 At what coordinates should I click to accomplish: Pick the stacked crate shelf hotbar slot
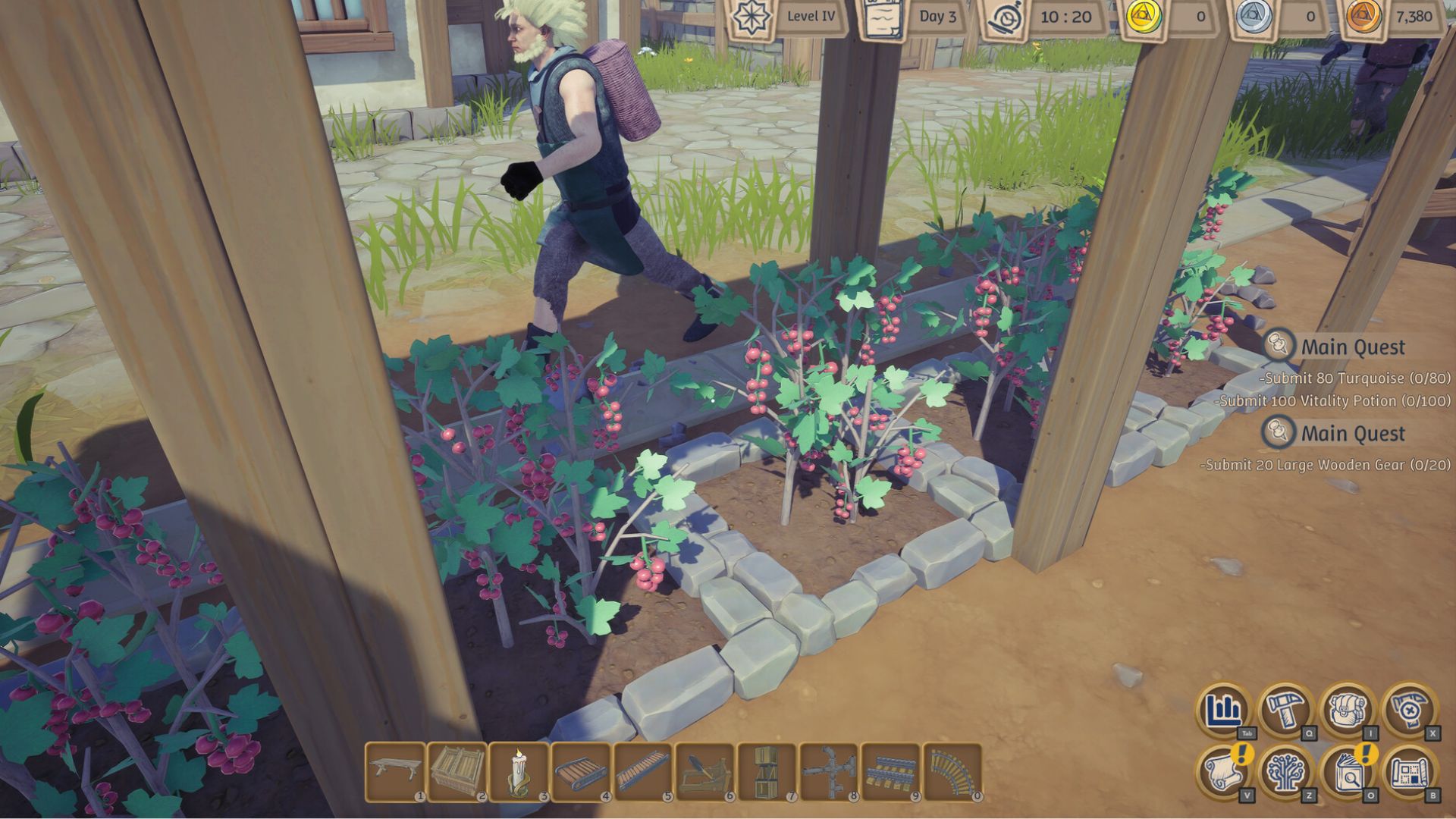click(767, 771)
